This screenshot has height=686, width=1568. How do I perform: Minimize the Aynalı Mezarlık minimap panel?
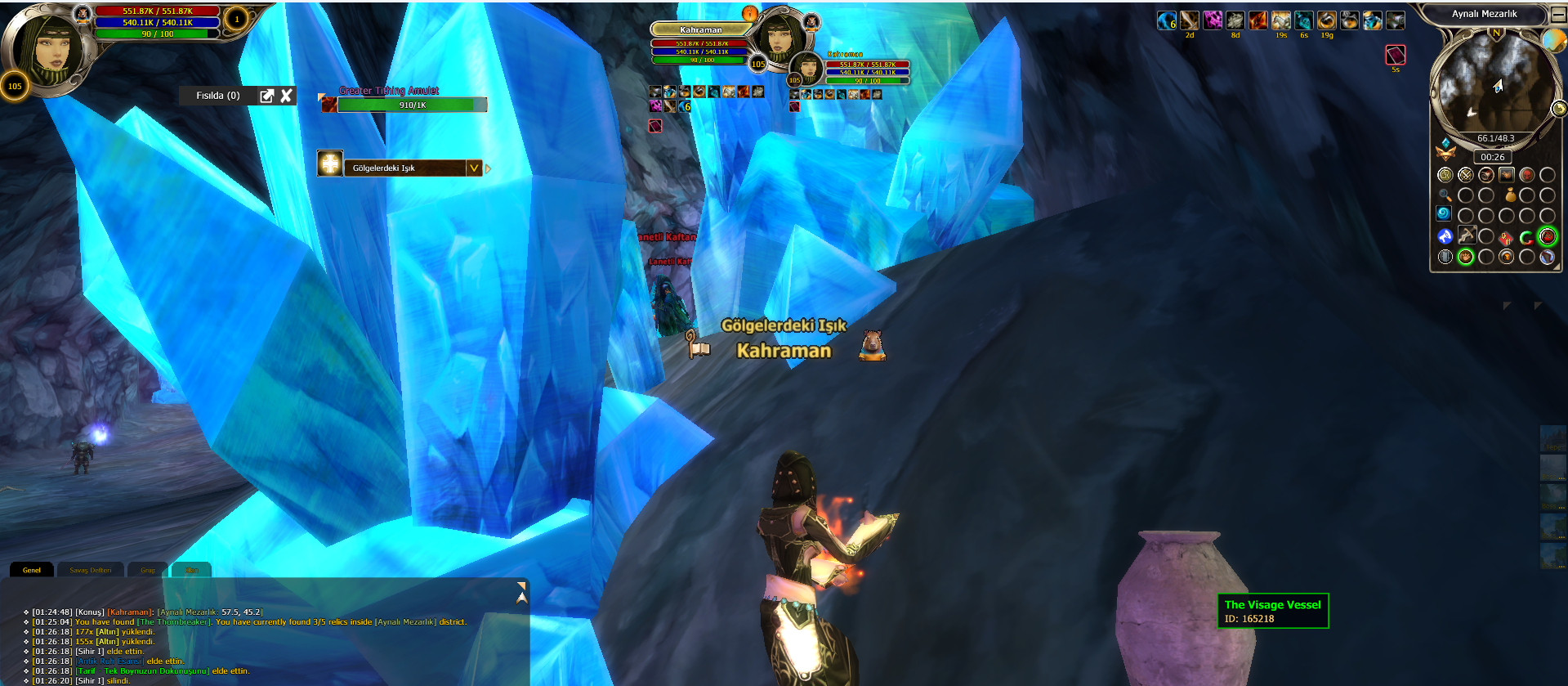pos(1558,14)
